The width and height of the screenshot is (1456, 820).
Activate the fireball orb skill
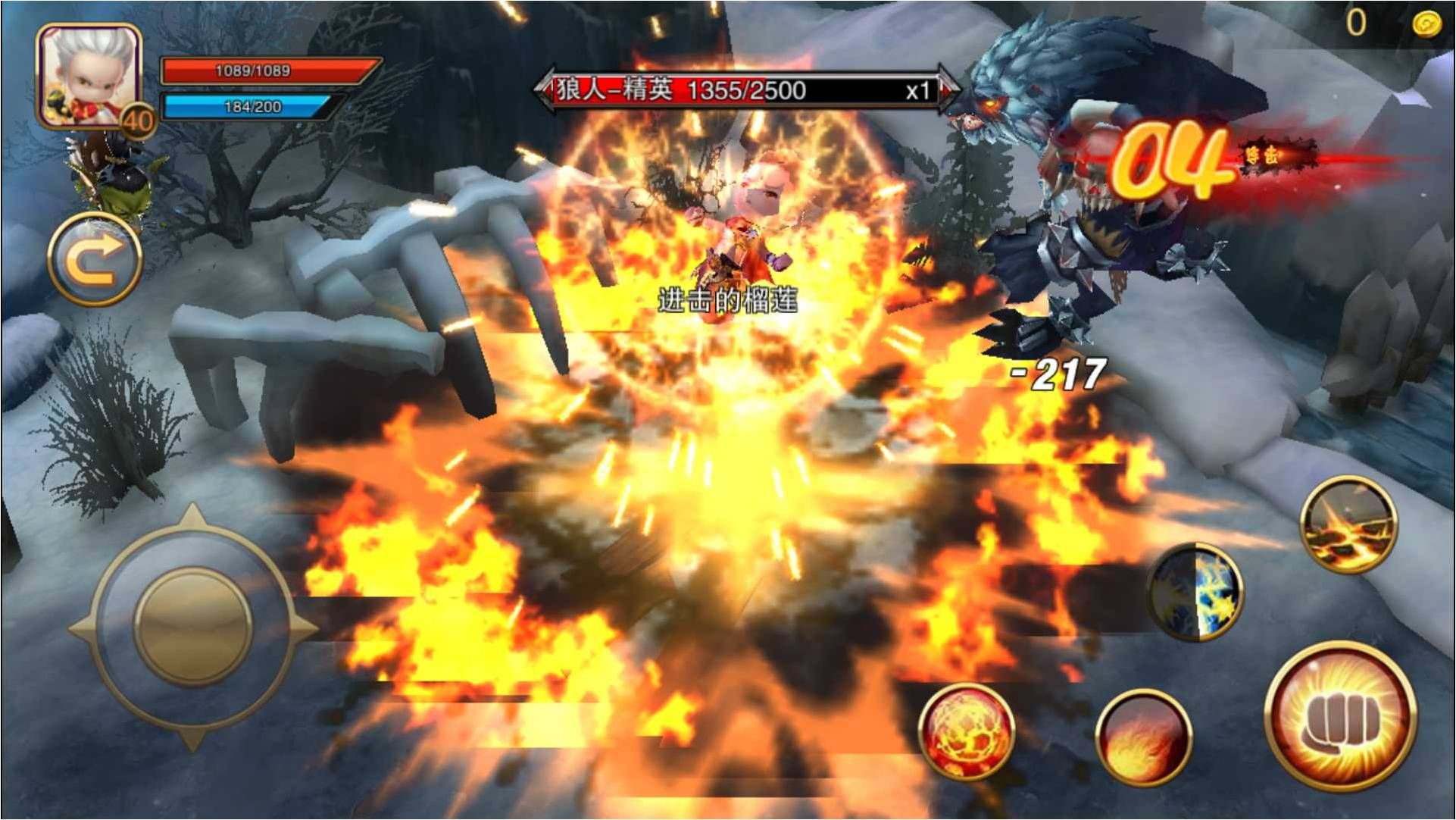pos(966,731)
